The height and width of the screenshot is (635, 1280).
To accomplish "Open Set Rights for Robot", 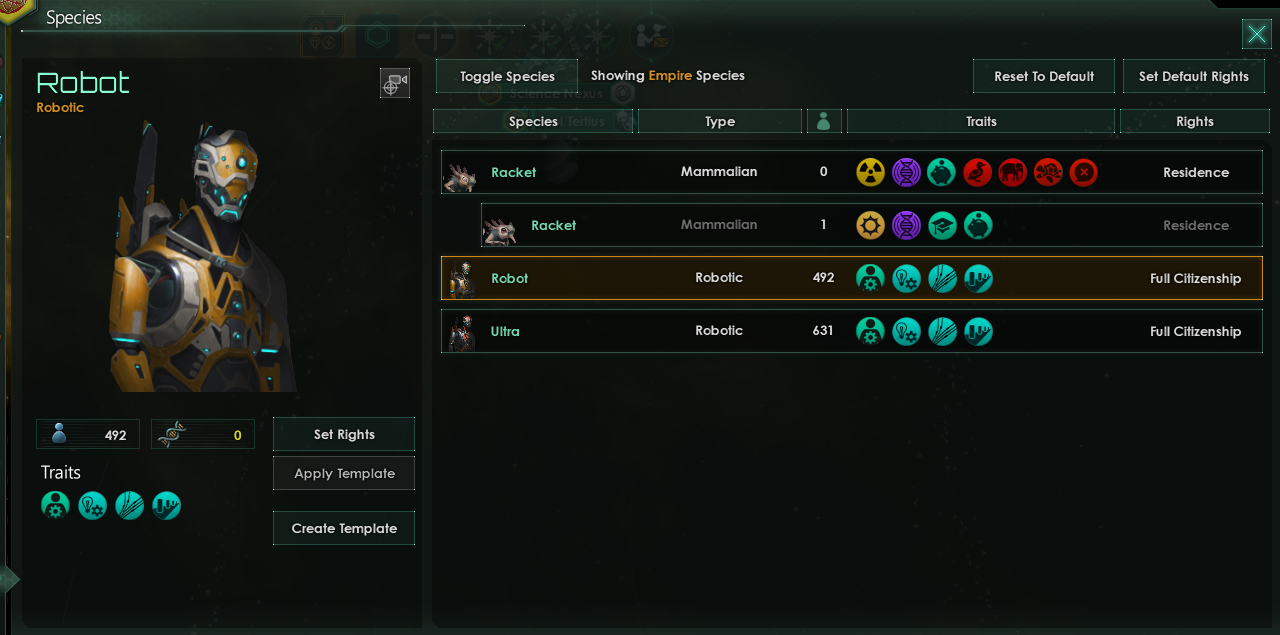I will click(x=343, y=435).
